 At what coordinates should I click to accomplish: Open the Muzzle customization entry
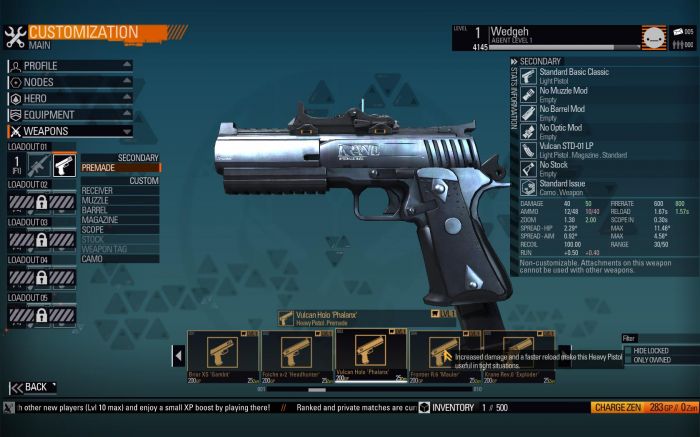(120, 200)
